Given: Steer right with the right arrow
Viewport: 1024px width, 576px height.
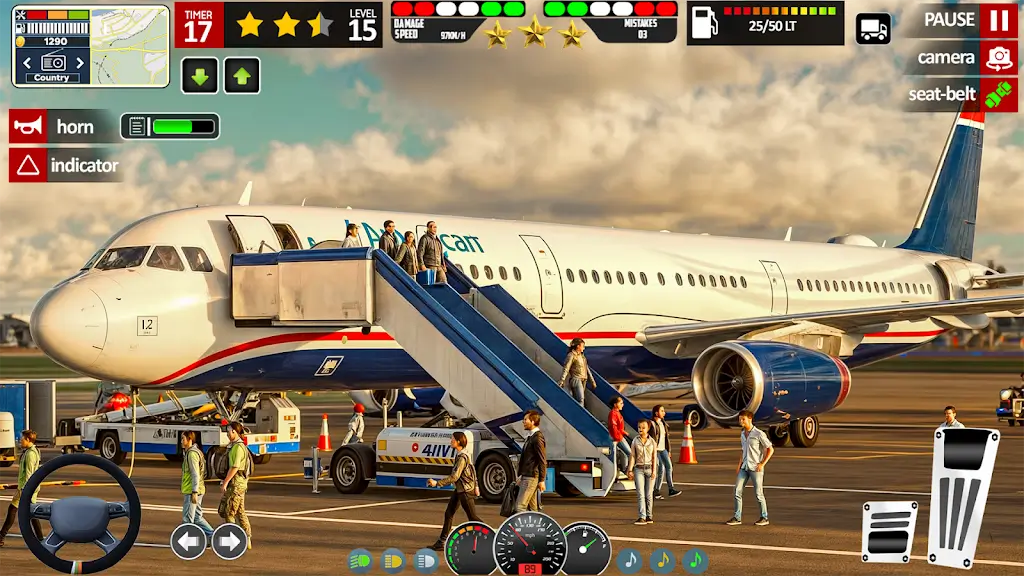Looking at the screenshot, I should pyautogui.click(x=229, y=542).
